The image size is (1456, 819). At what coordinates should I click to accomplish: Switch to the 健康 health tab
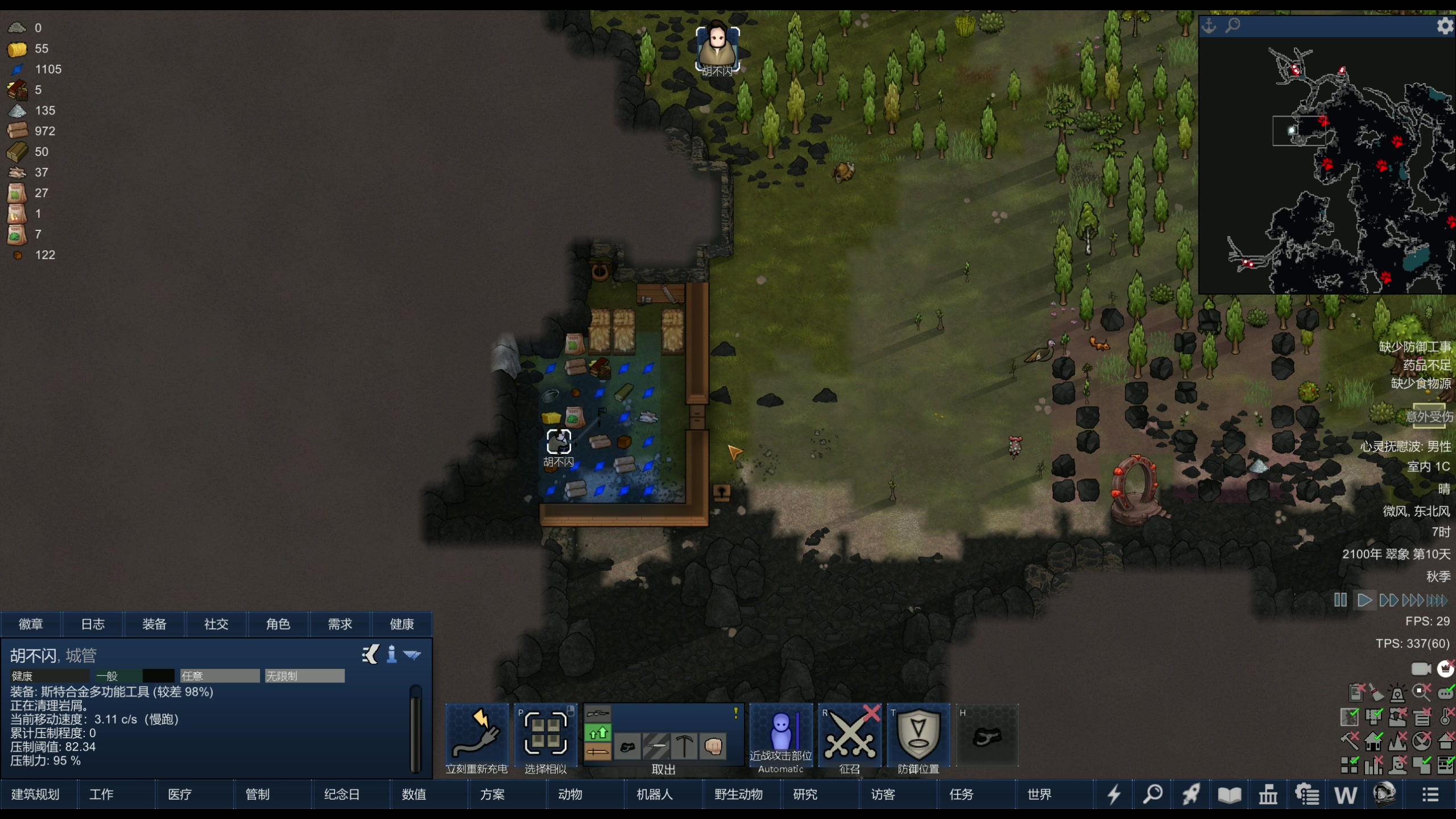coord(402,624)
